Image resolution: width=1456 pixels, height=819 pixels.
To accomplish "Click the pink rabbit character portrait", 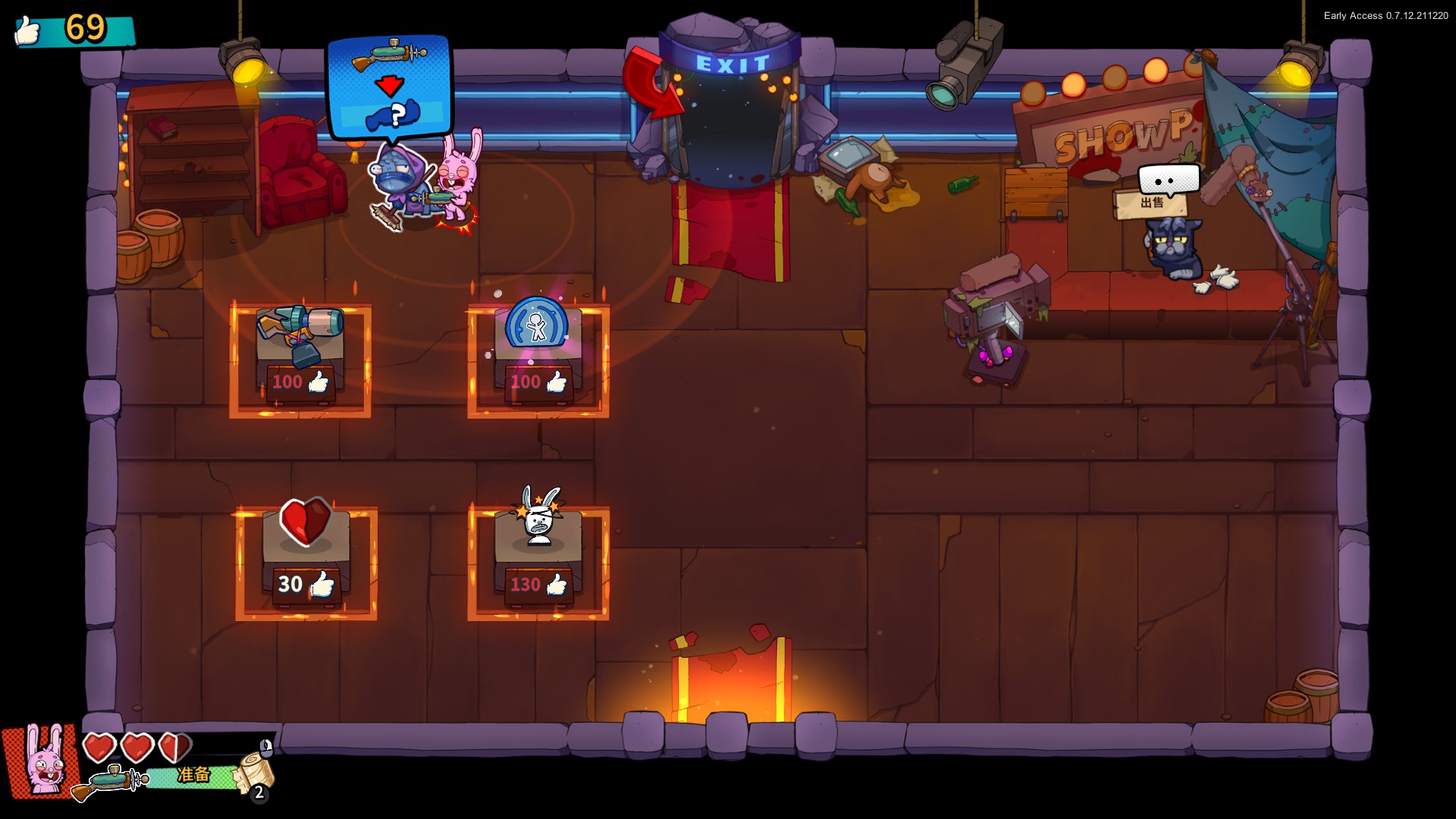I will pyautogui.click(x=43, y=761).
